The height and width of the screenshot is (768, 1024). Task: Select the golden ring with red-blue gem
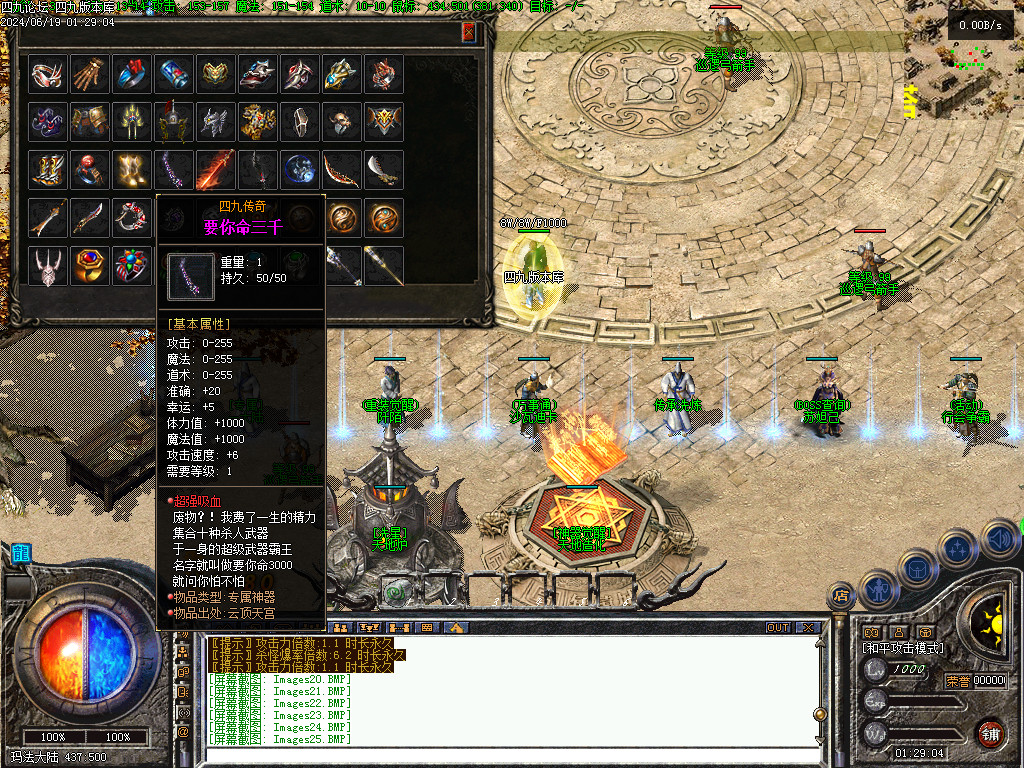89,264
